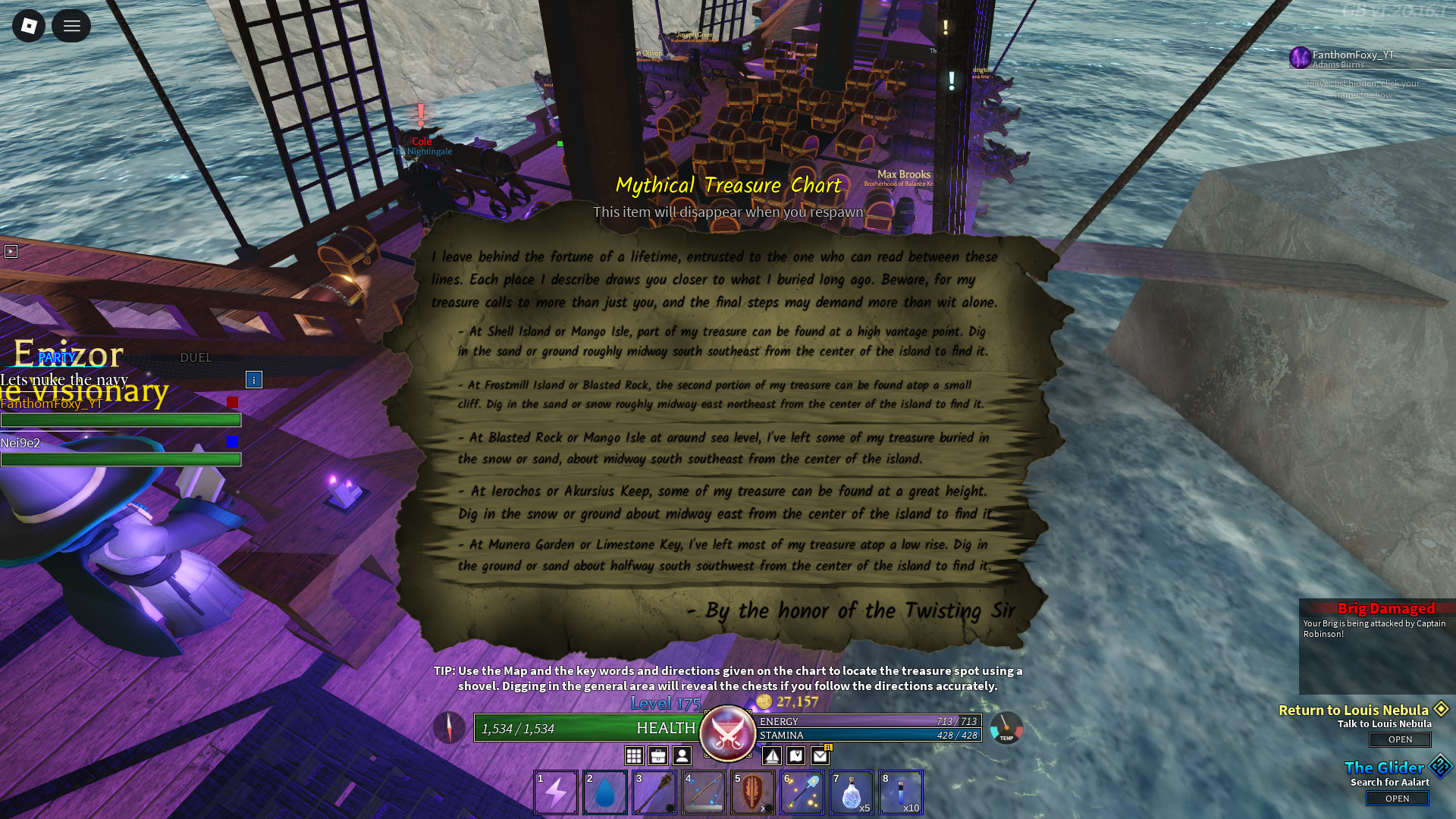Open the party info button
1456x819 pixels.
(254, 379)
